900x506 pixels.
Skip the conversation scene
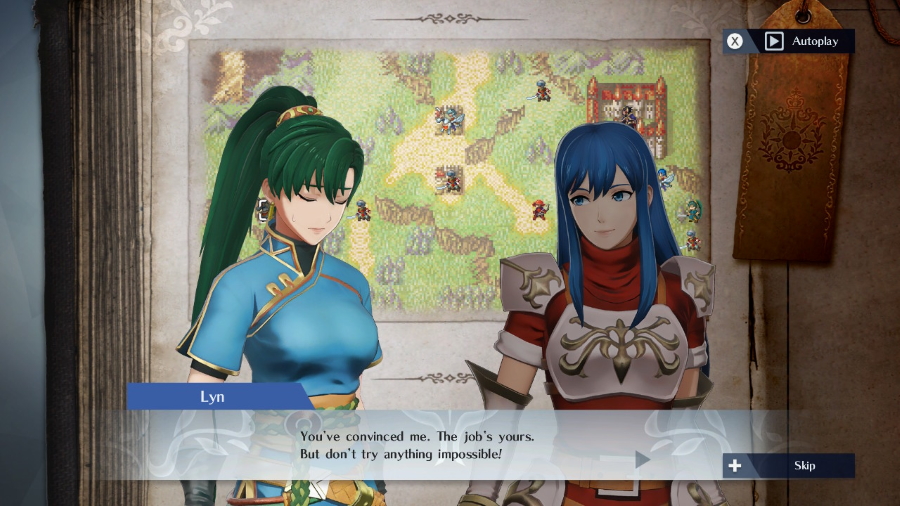pos(790,465)
